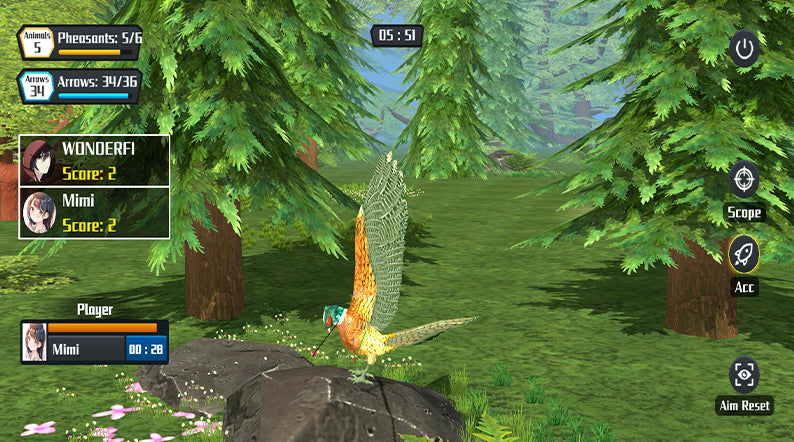Select Mimi's row in the scoreboard
794x442 pixels.
coord(95,212)
